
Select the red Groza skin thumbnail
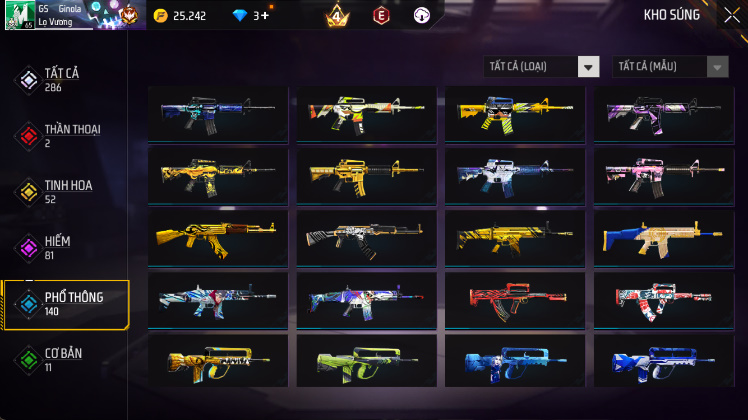[x=515, y=299]
